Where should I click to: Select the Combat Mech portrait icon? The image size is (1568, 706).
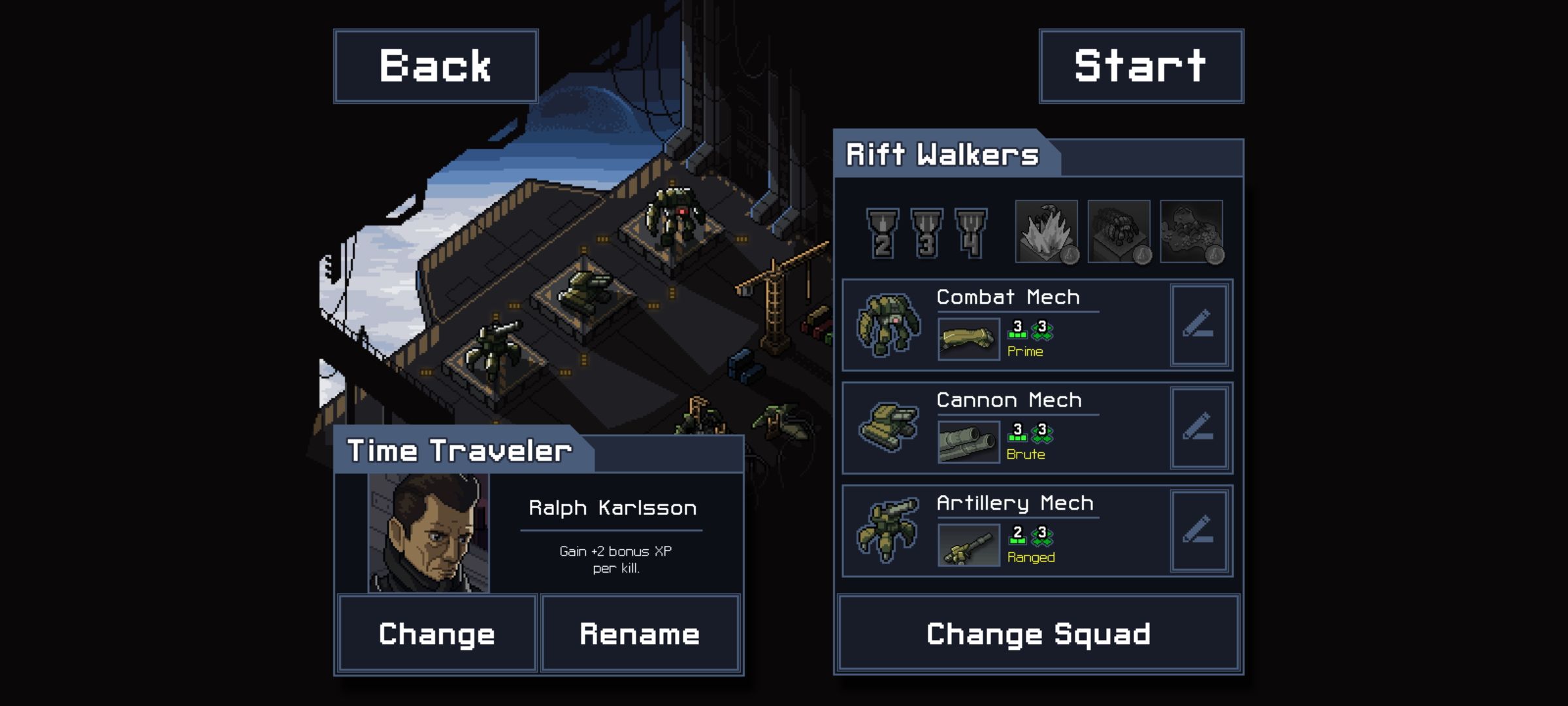tap(887, 325)
